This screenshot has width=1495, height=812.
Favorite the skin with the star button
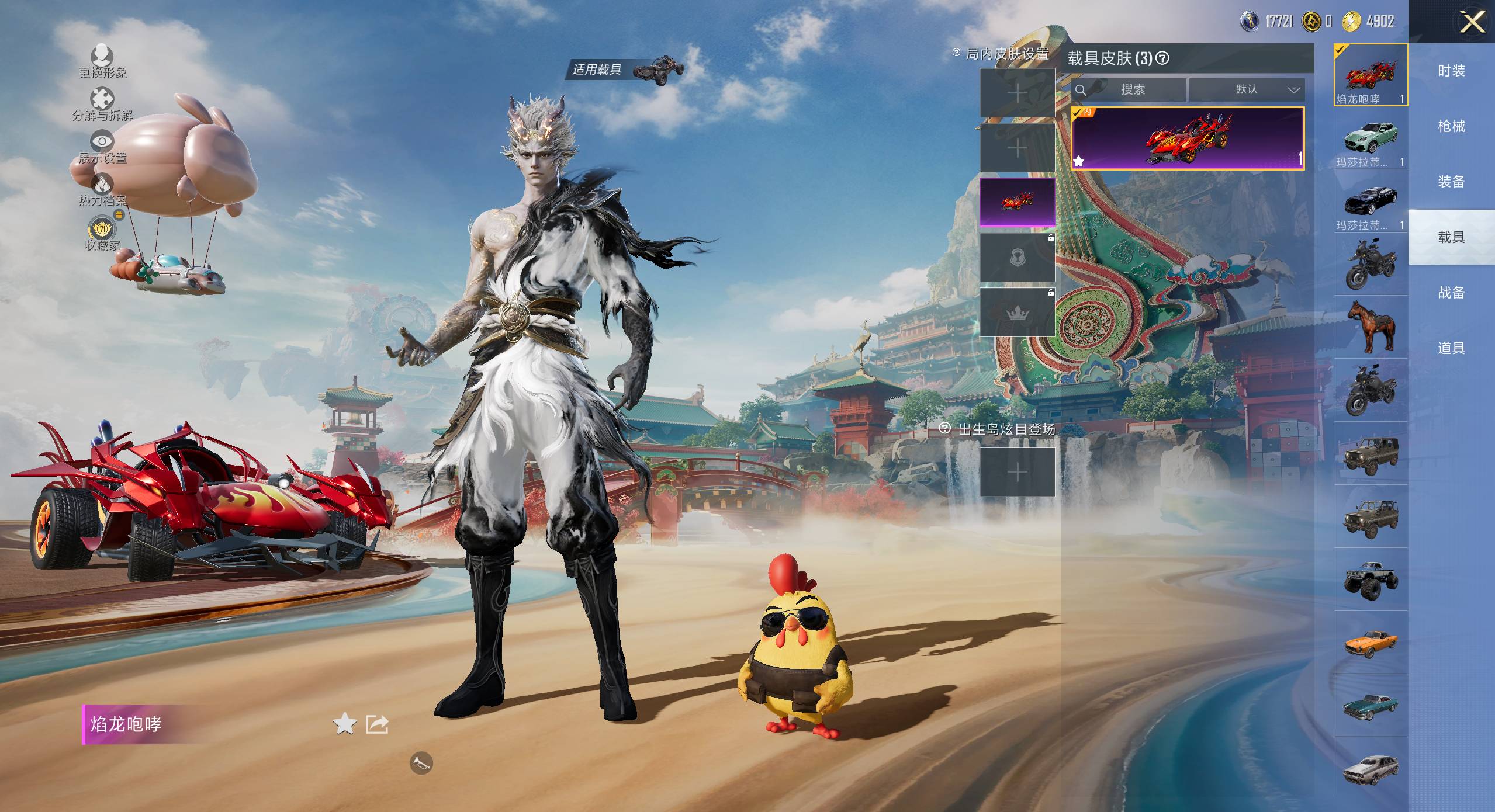point(344,724)
